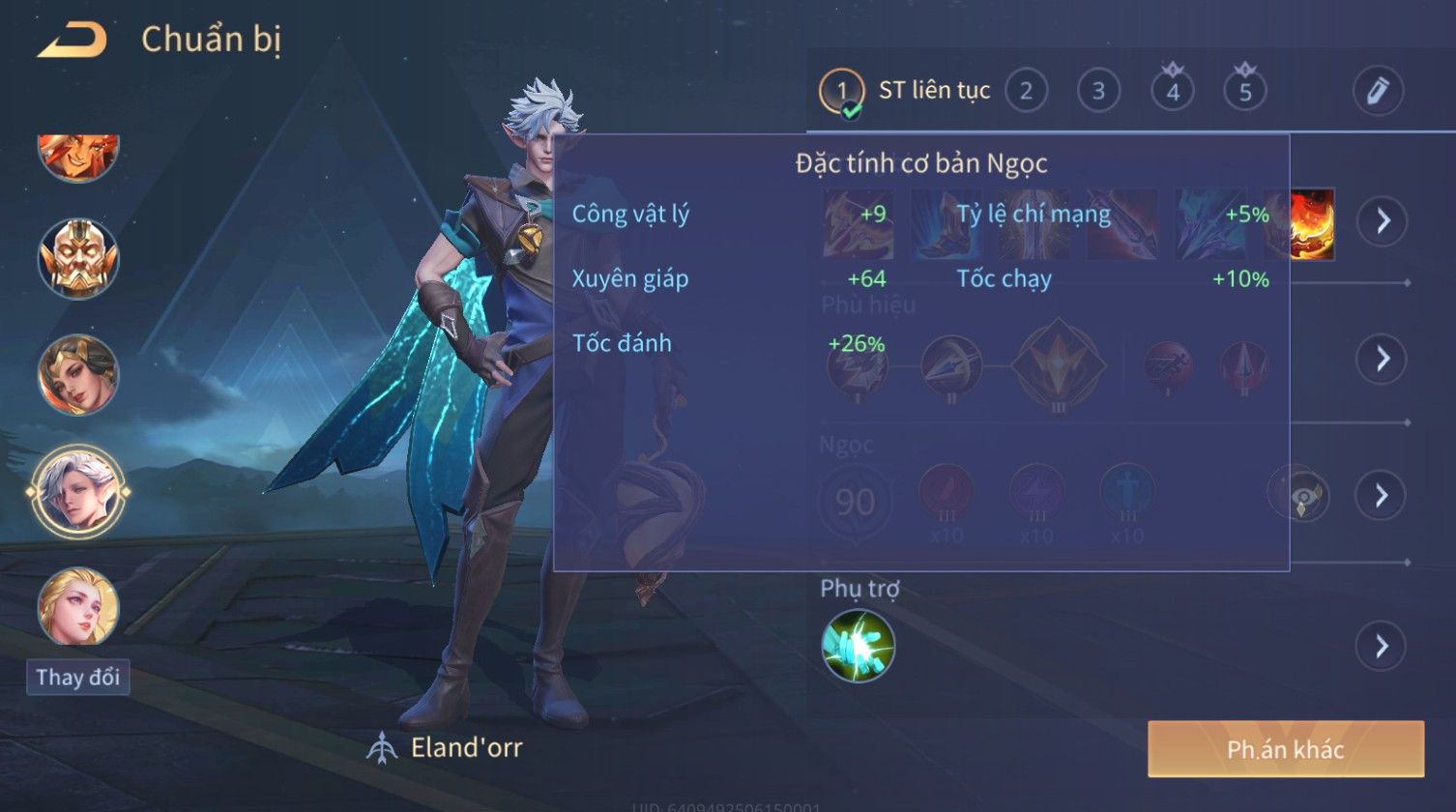Screen dimensions: 1456x812
Task: Go back using the return arrow
Action: (72, 41)
